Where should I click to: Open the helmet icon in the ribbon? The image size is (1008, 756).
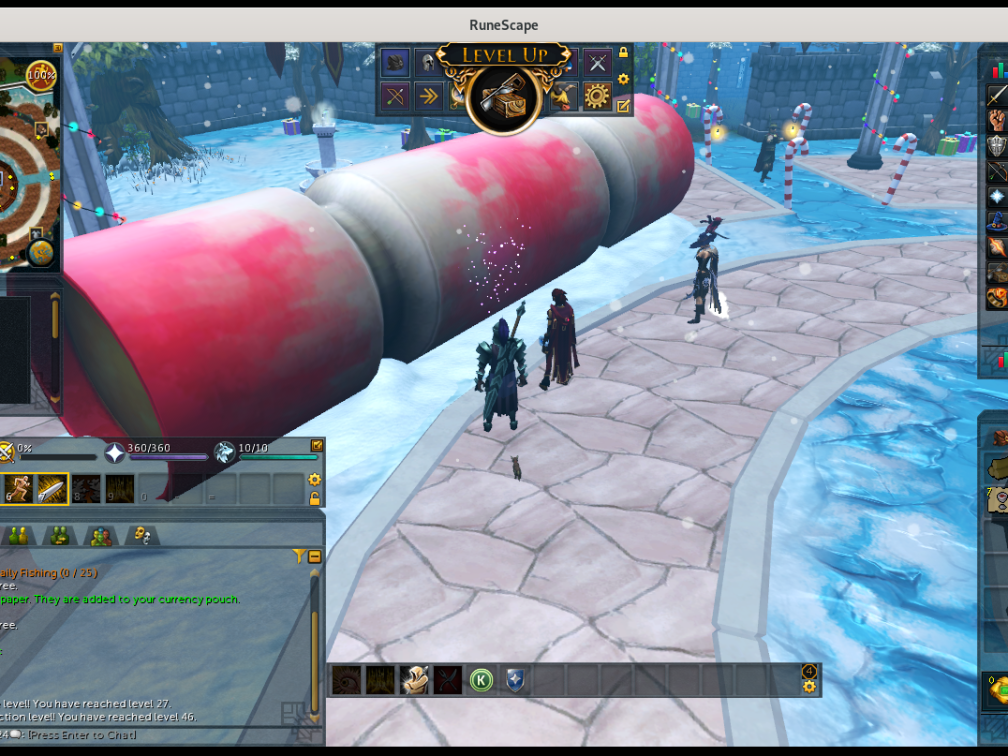(x=427, y=62)
